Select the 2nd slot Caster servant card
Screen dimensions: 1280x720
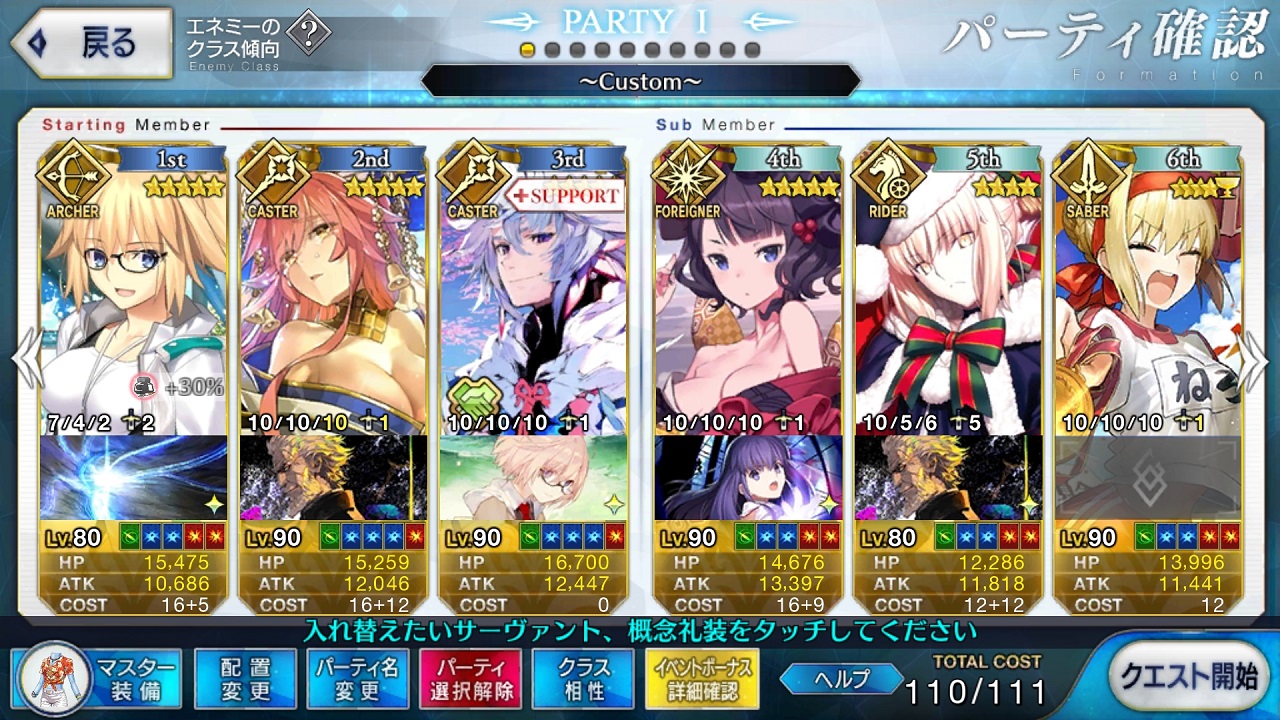(333, 300)
